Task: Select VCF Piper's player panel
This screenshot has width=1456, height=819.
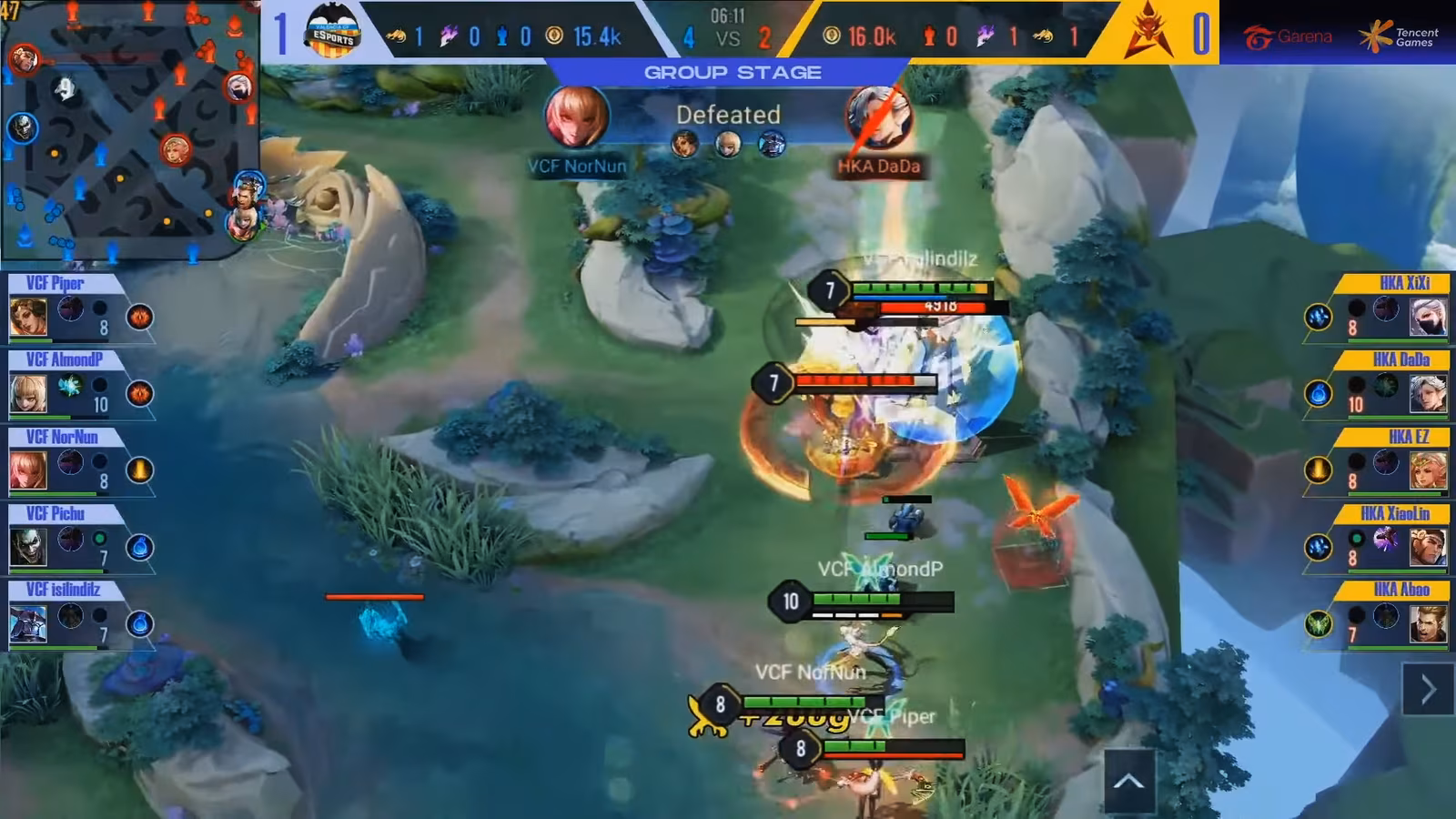Action: (82, 307)
